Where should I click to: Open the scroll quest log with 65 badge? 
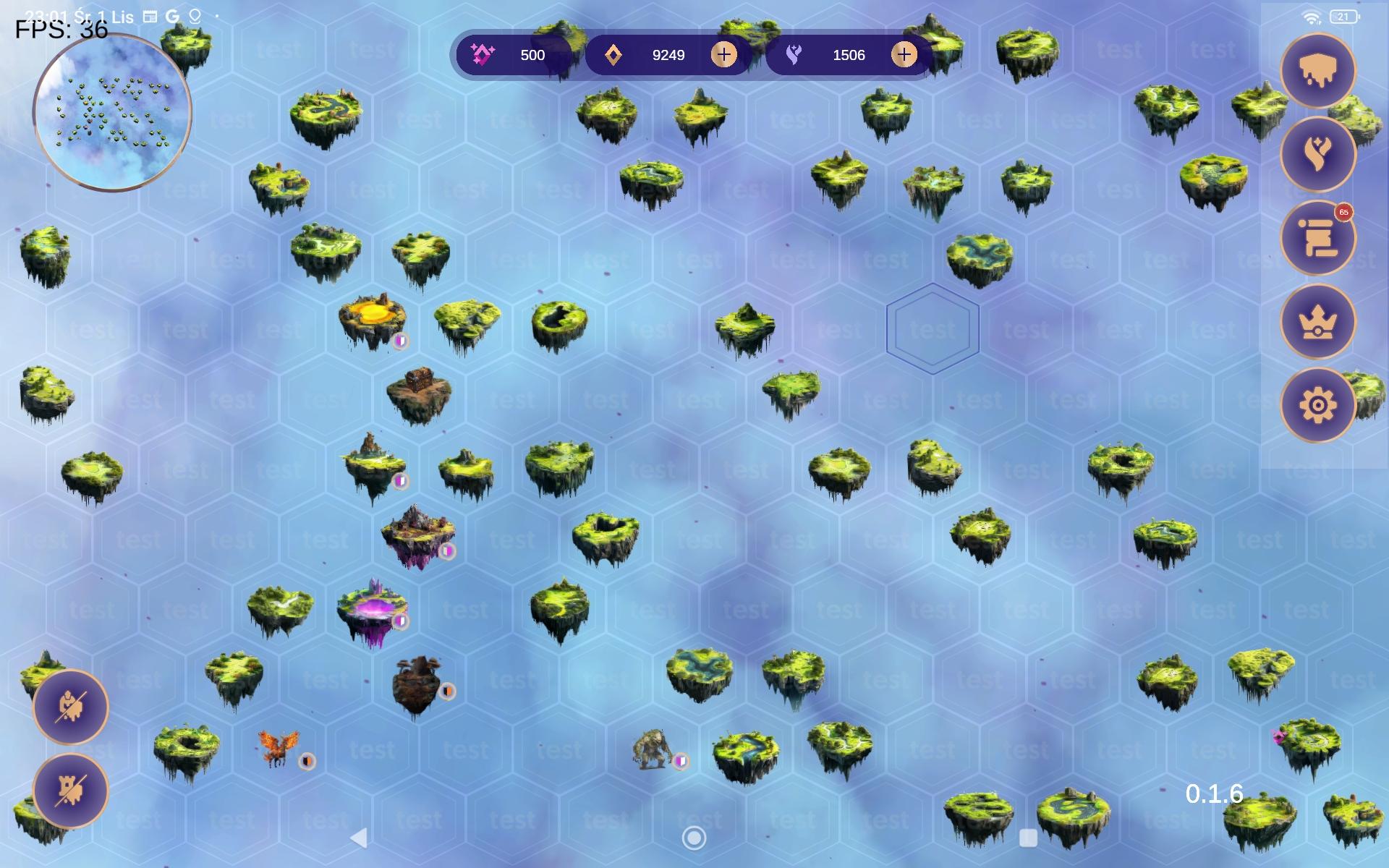pos(1317,238)
